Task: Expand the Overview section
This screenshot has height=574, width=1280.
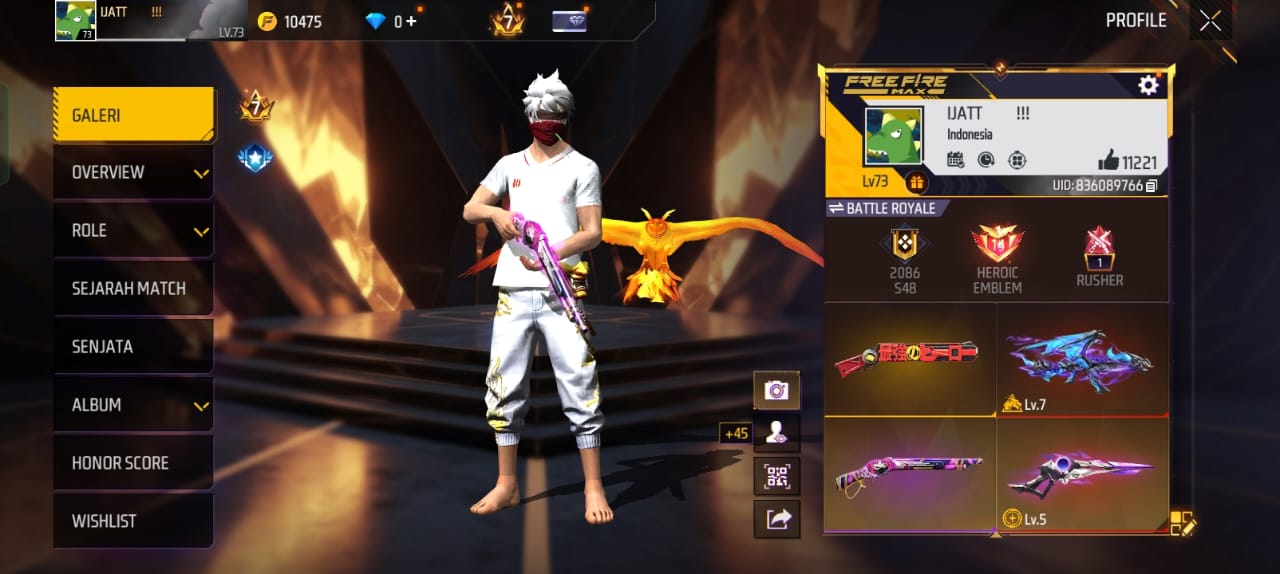Action: click(x=133, y=173)
